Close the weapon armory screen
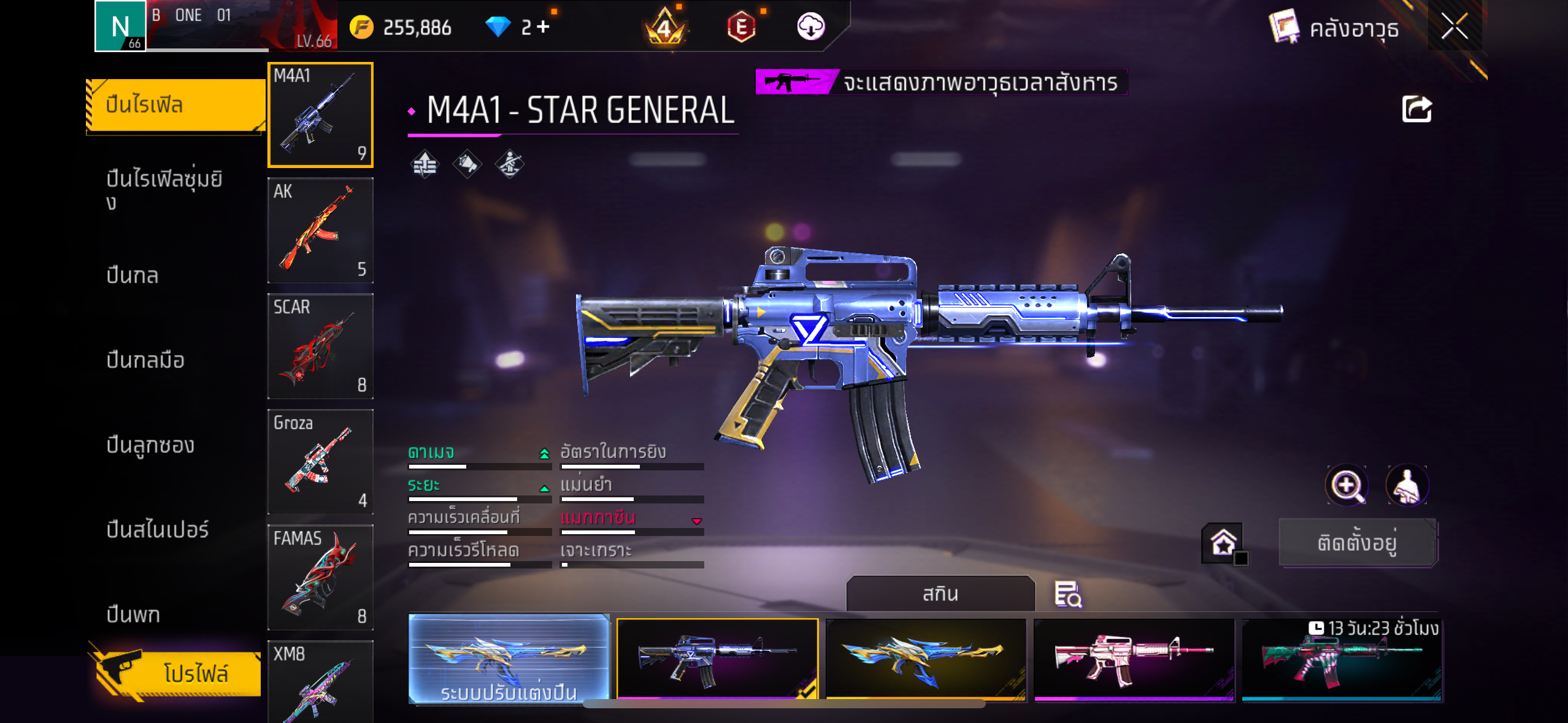Screen dimensions: 1568x723 coord(1454,27)
